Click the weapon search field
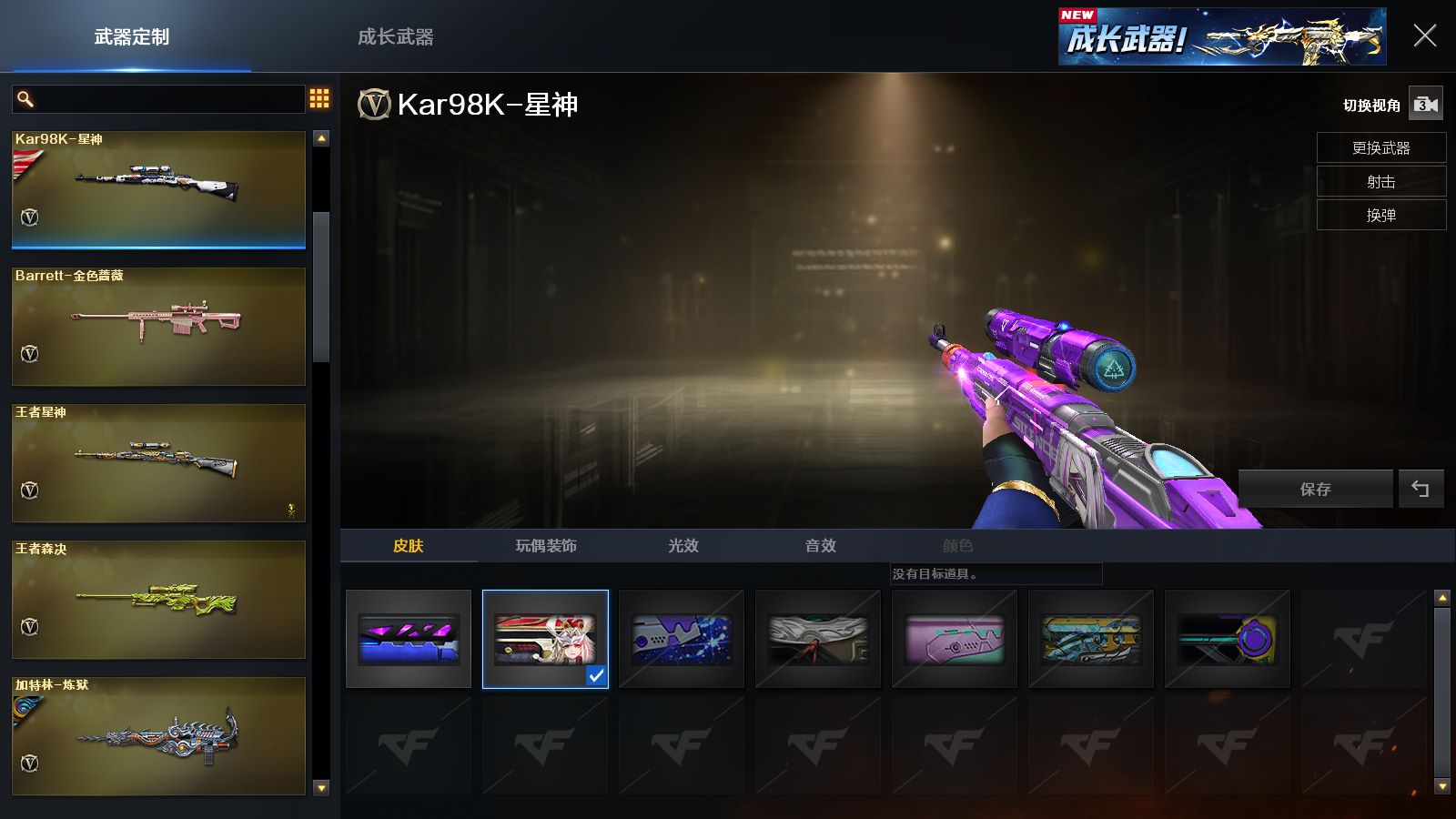Screen dimensions: 1456x819 tap(168, 99)
